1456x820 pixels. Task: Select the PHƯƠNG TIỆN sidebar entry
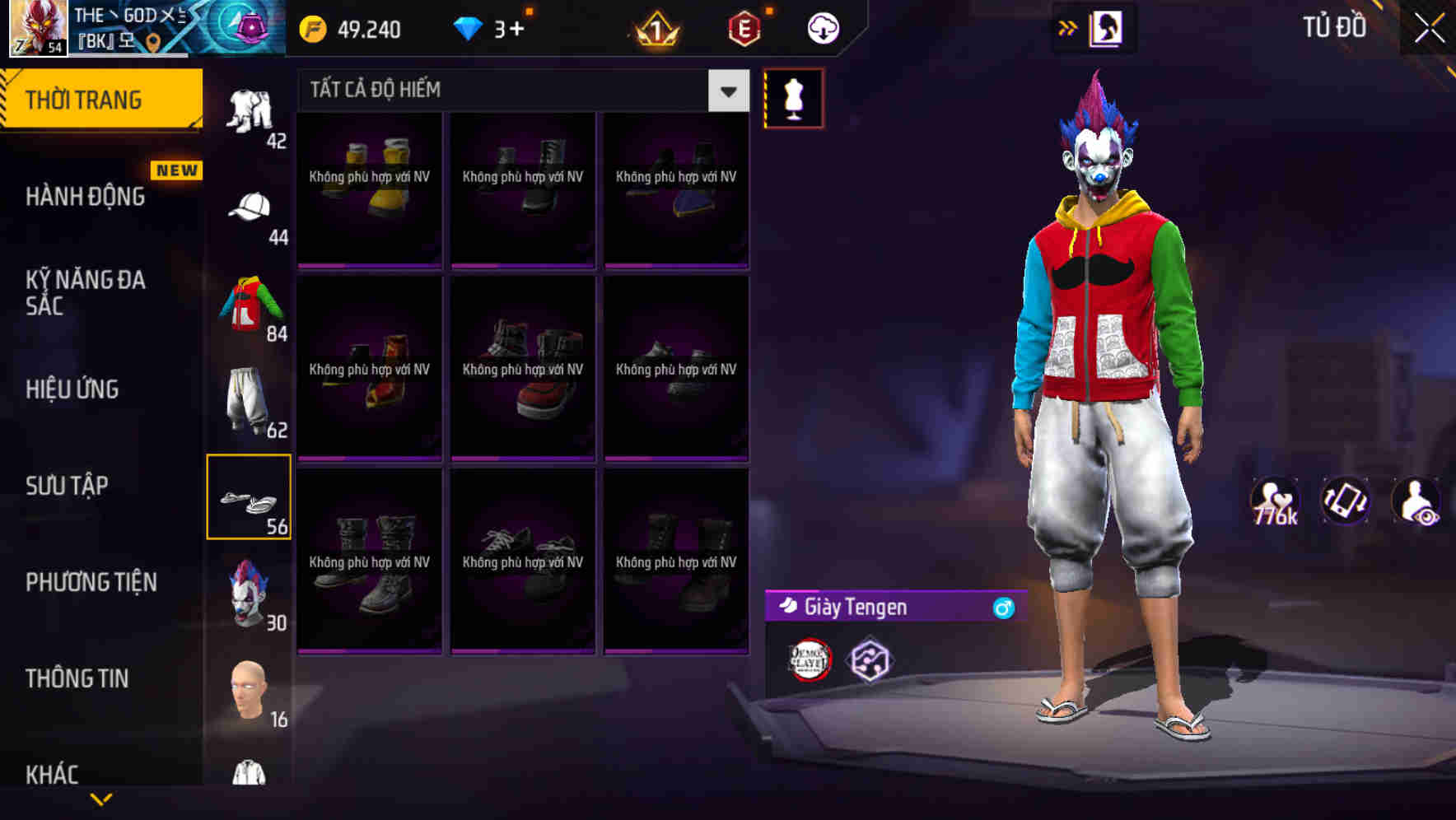point(91,582)
